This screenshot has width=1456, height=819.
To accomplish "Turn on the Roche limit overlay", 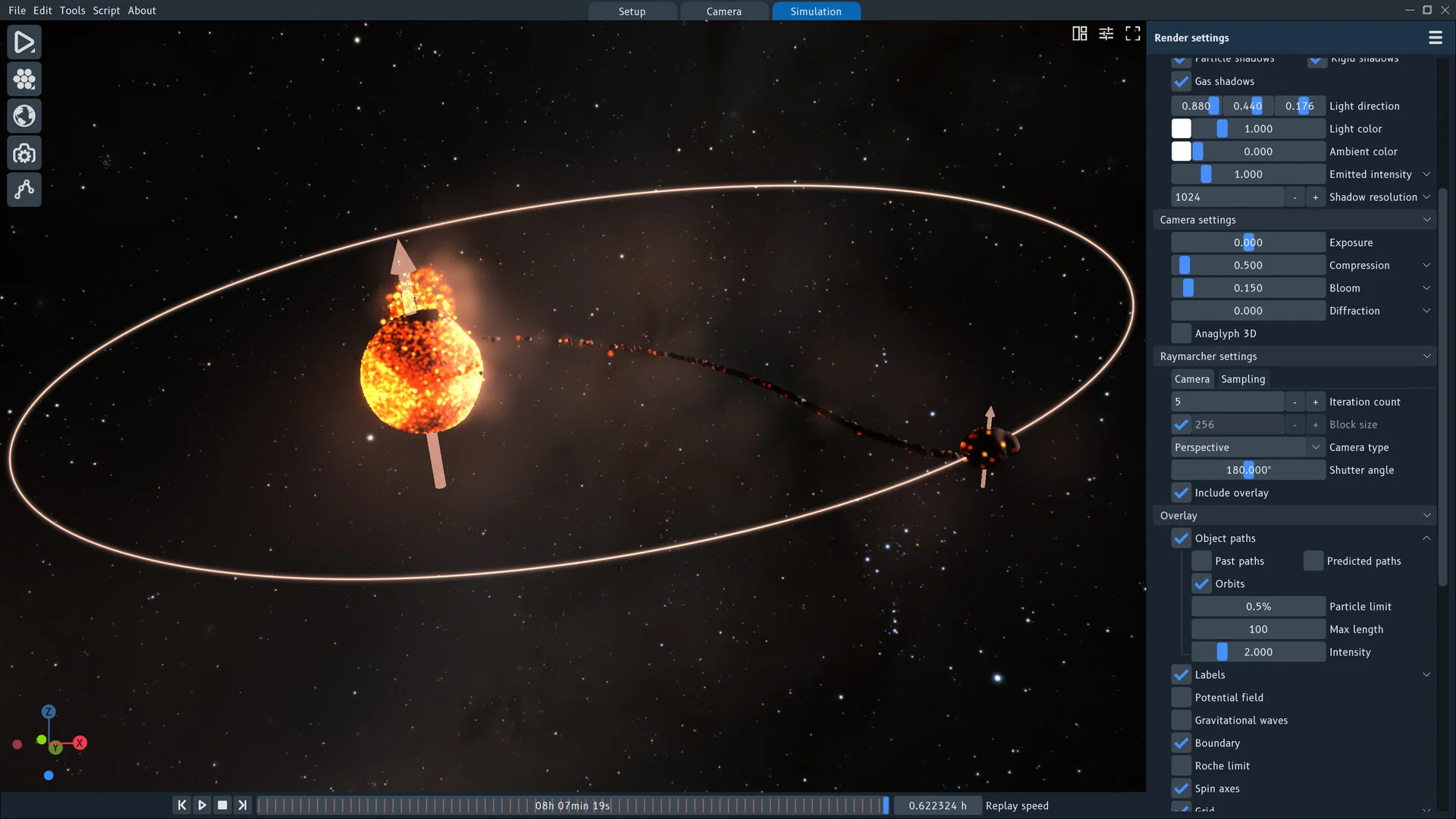I will (x=1181, y=766).
